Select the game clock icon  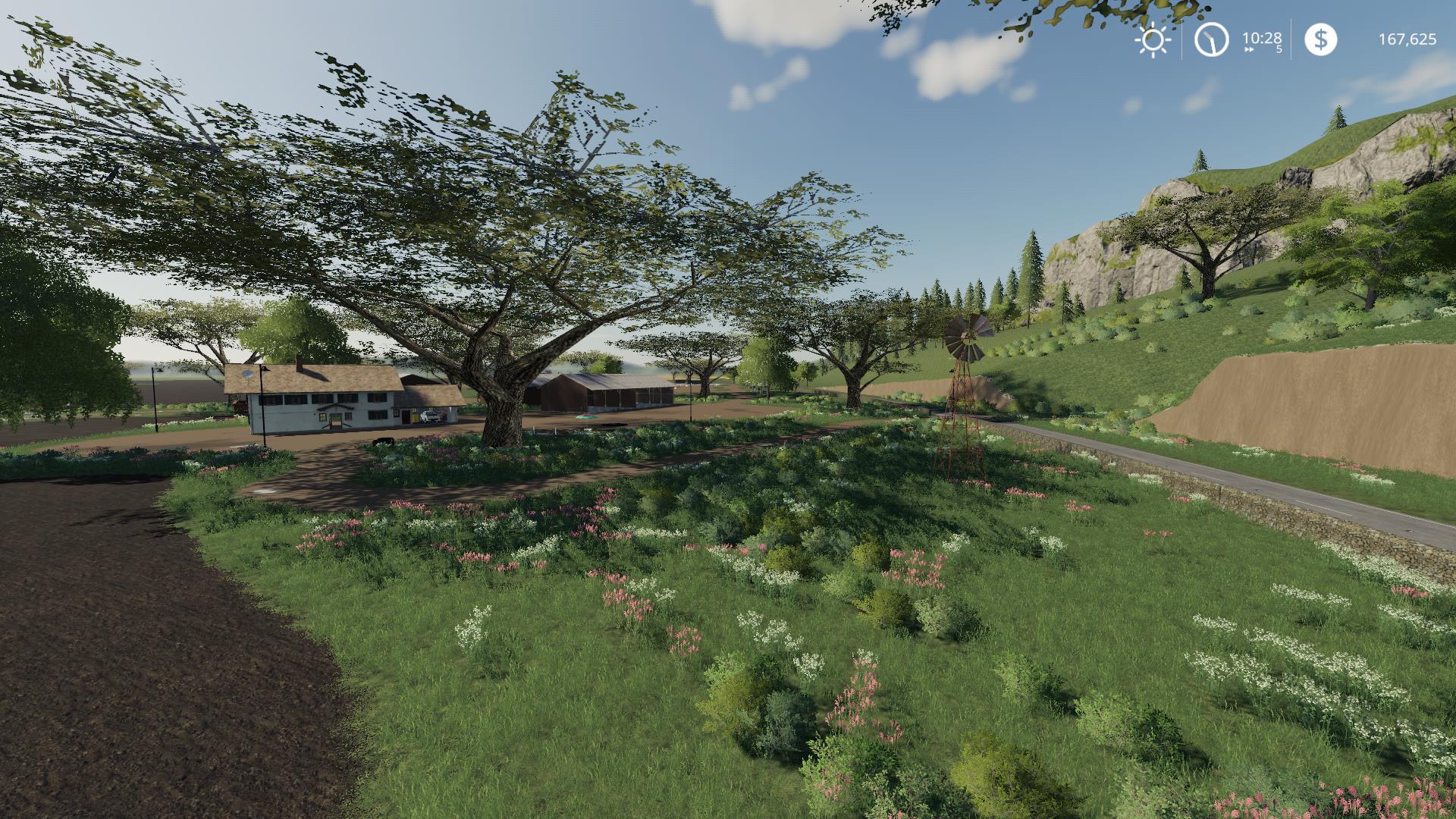tap(1211, 39)
